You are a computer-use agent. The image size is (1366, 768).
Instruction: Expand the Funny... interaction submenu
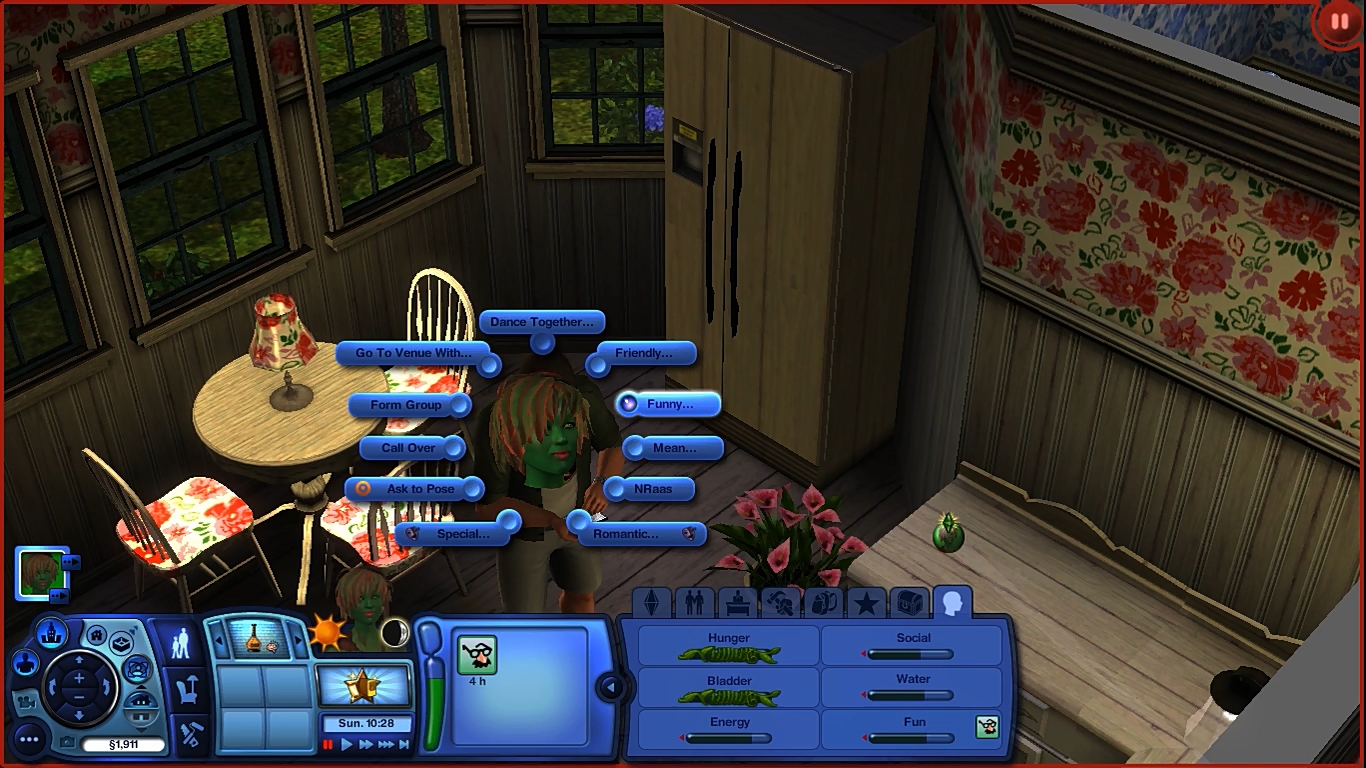point(668,403)
